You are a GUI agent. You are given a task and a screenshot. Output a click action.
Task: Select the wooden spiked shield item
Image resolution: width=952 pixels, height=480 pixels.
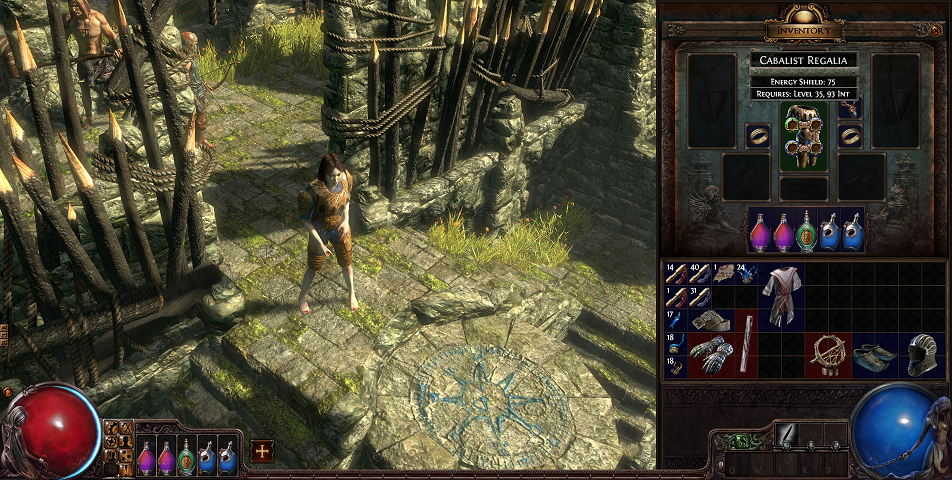coord(829,355)
